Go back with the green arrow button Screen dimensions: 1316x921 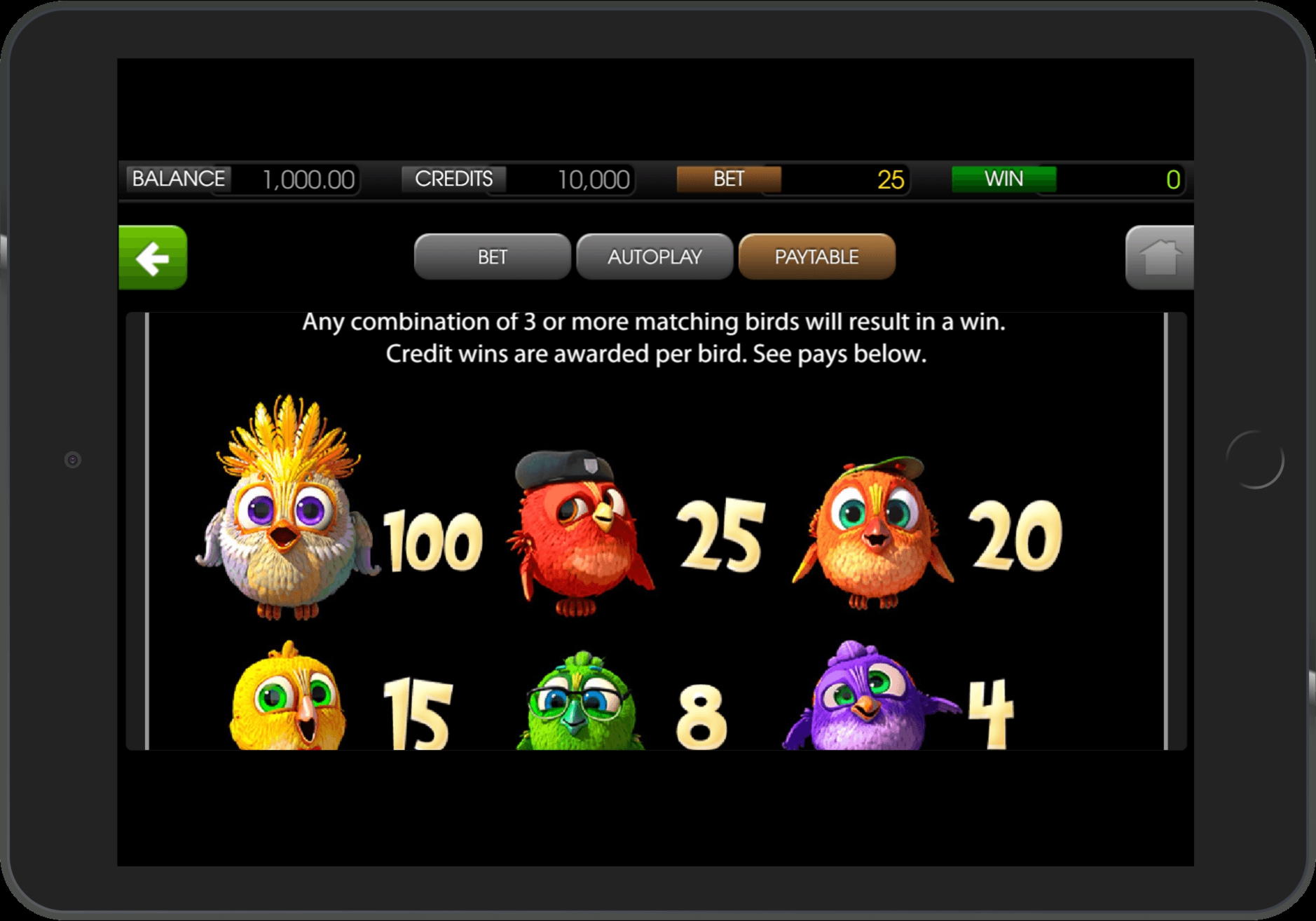tap(153, 257)
